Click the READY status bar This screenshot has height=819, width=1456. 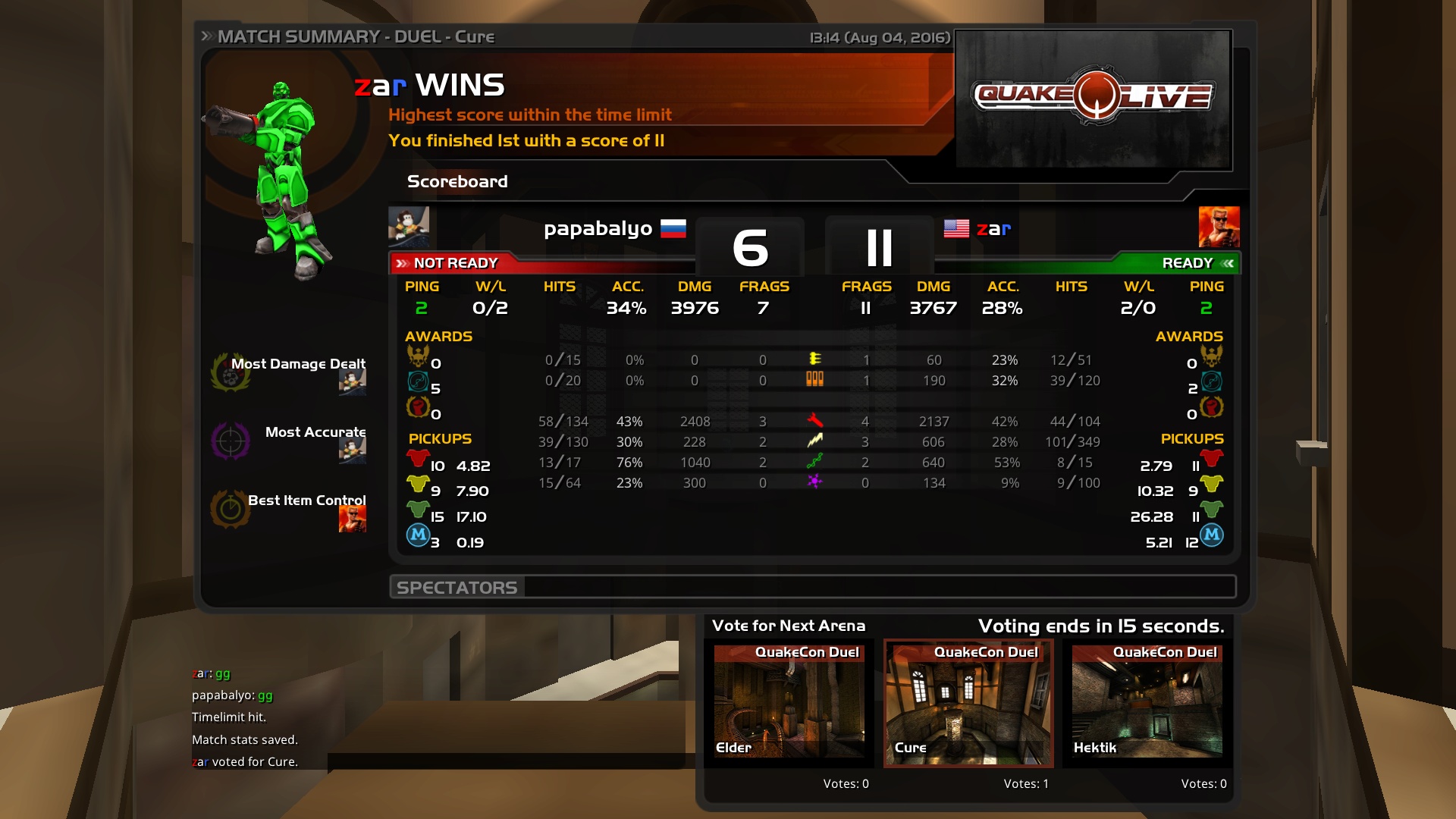[x=1086, y=263]
